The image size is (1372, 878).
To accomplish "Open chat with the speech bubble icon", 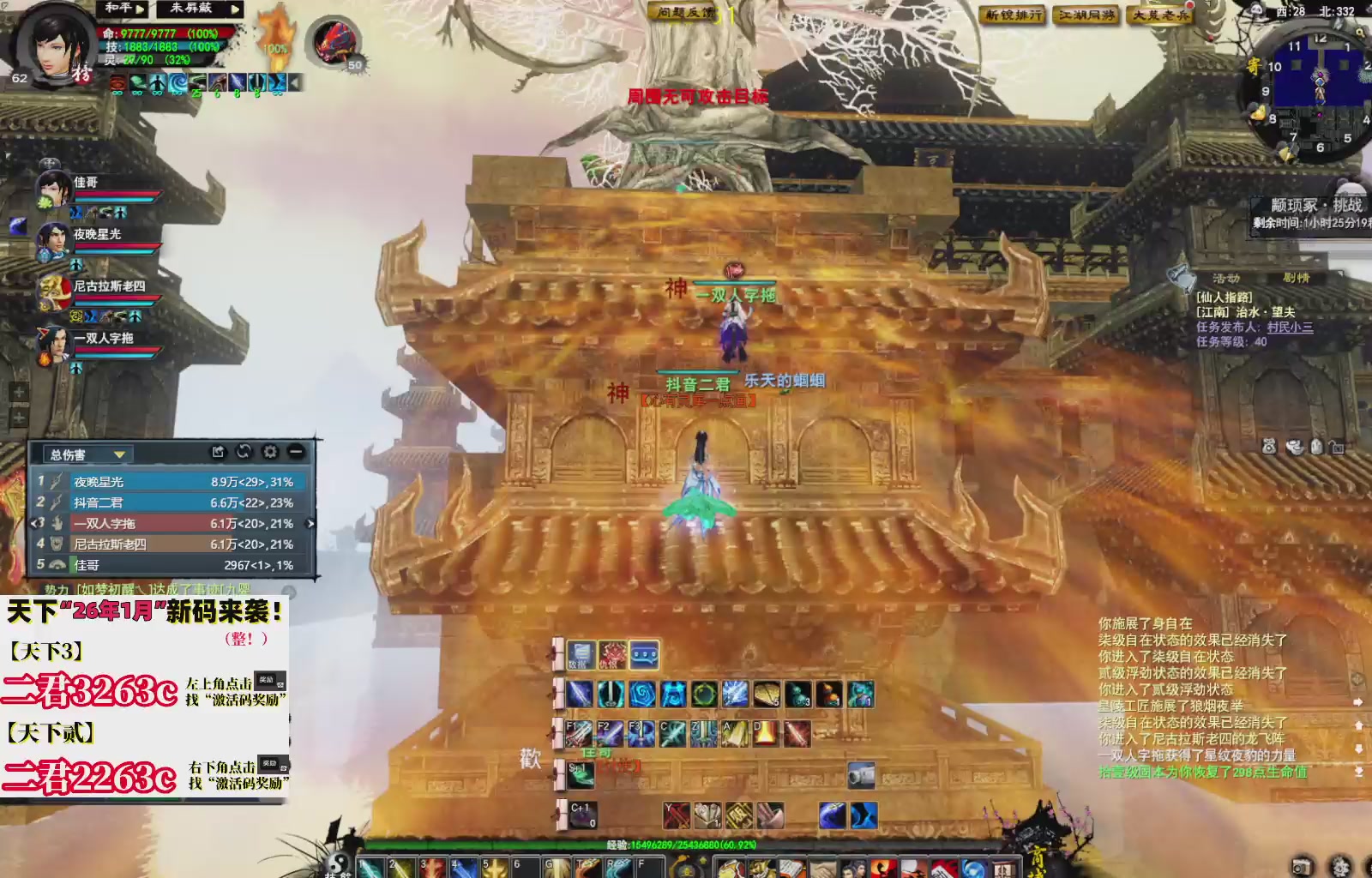I will click(x=645, y=653).
